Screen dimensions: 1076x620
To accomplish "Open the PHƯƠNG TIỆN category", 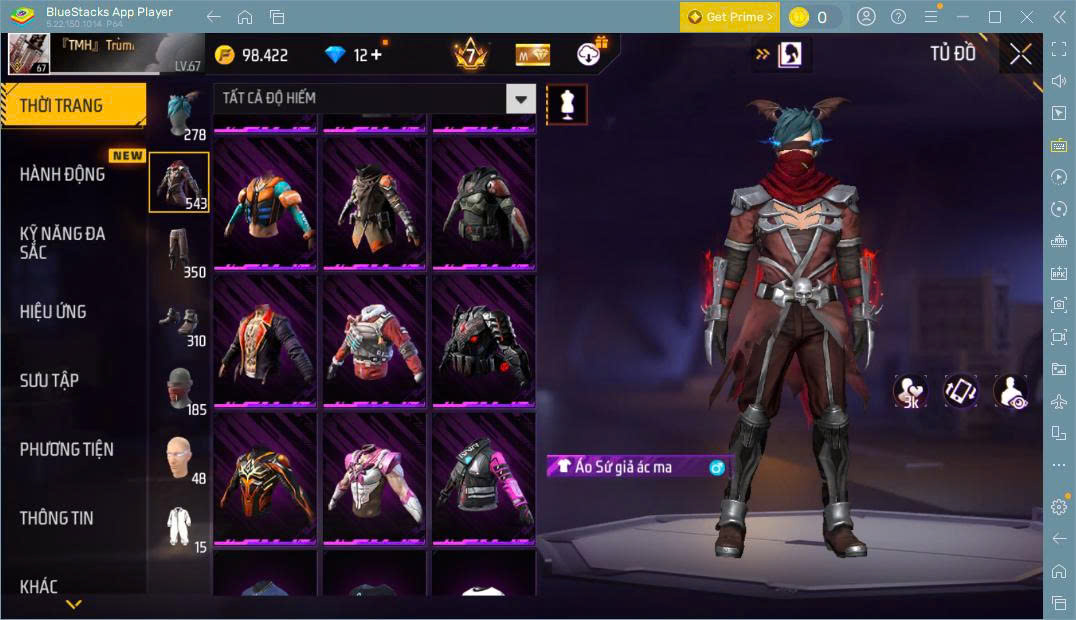I will click(66, 449).
